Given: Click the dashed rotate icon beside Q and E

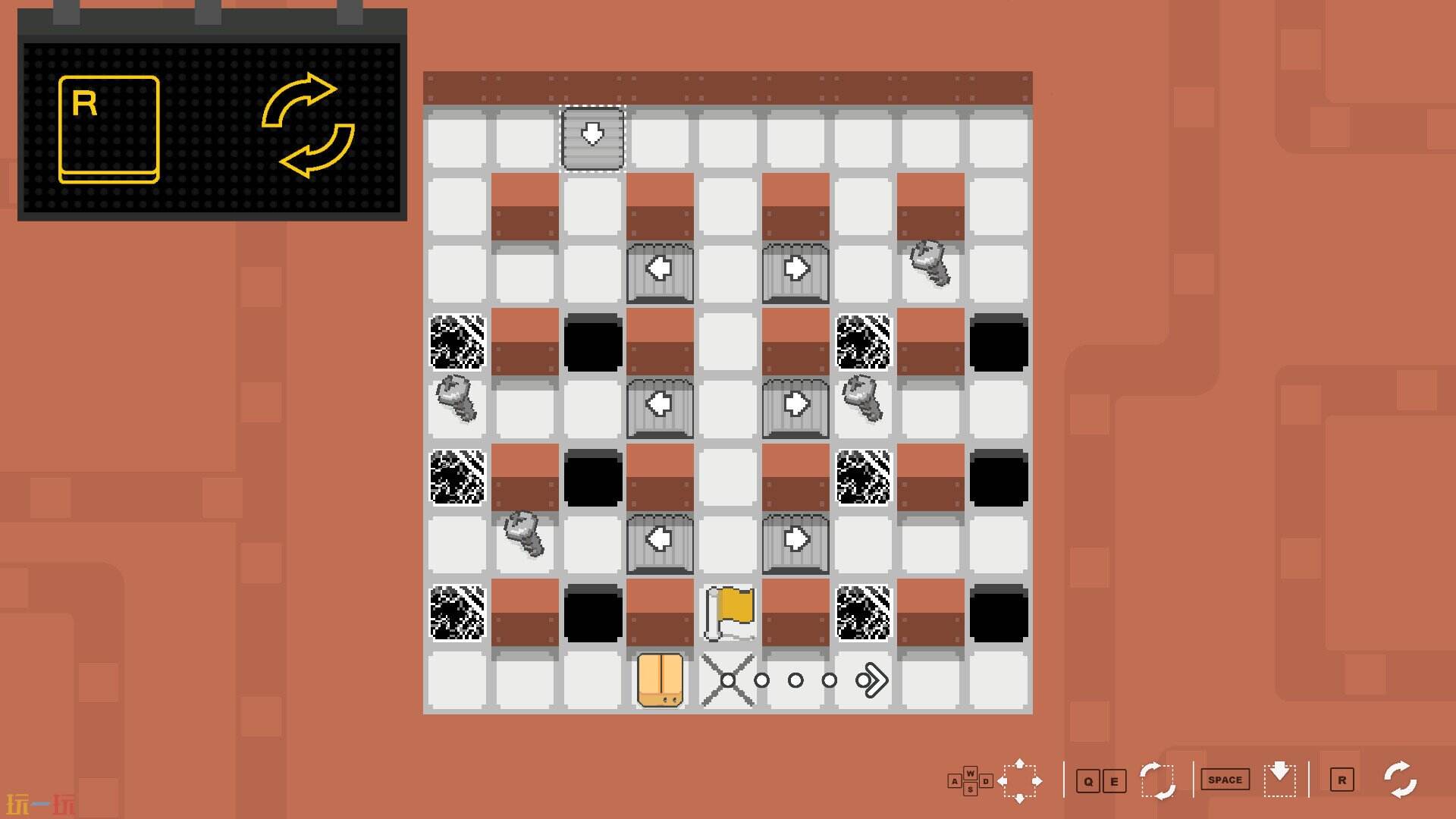Looking at the screenshot, I should [x=1156, y=779].
